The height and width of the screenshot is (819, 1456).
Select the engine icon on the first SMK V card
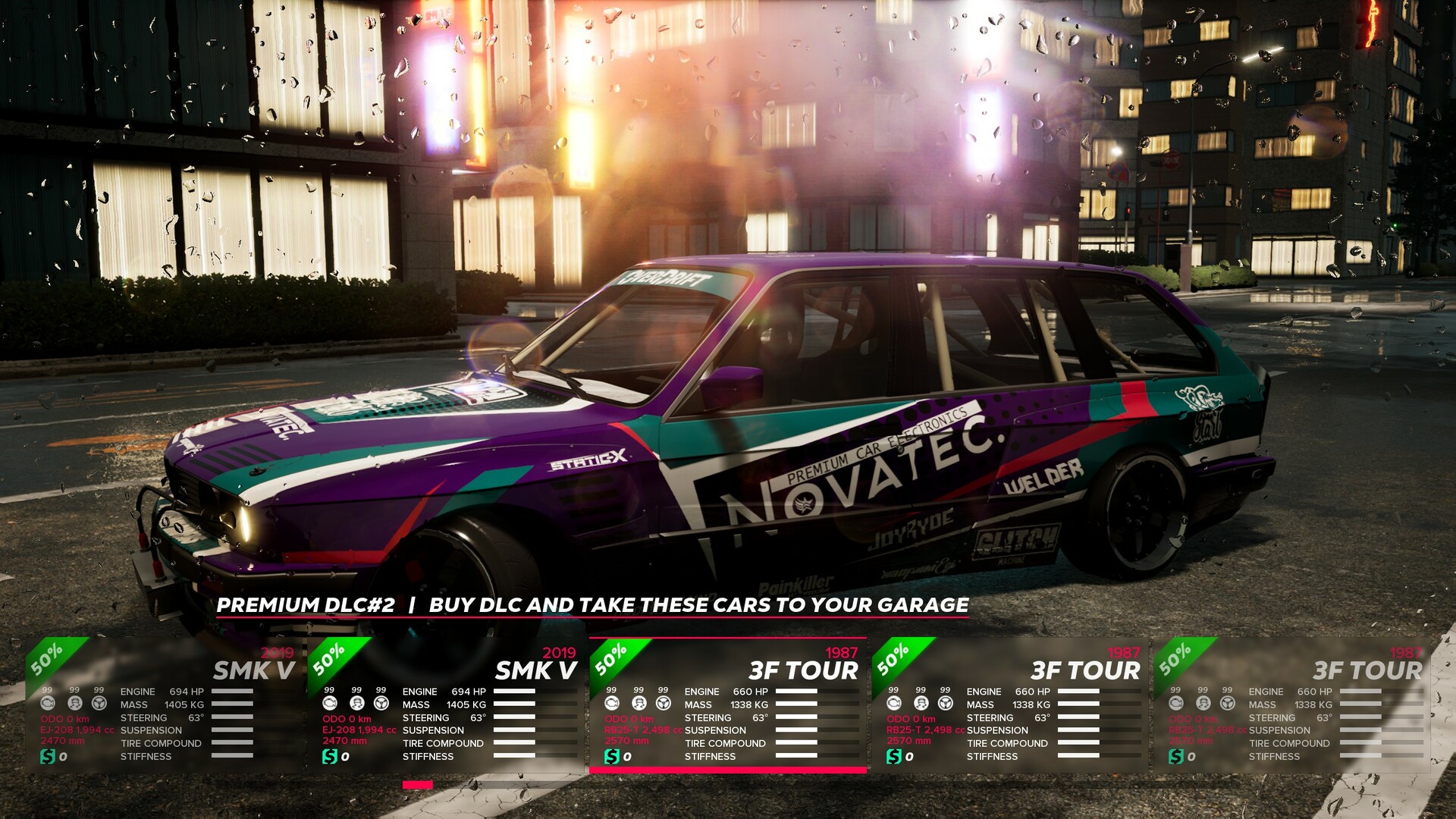click(x=48, y=704)
